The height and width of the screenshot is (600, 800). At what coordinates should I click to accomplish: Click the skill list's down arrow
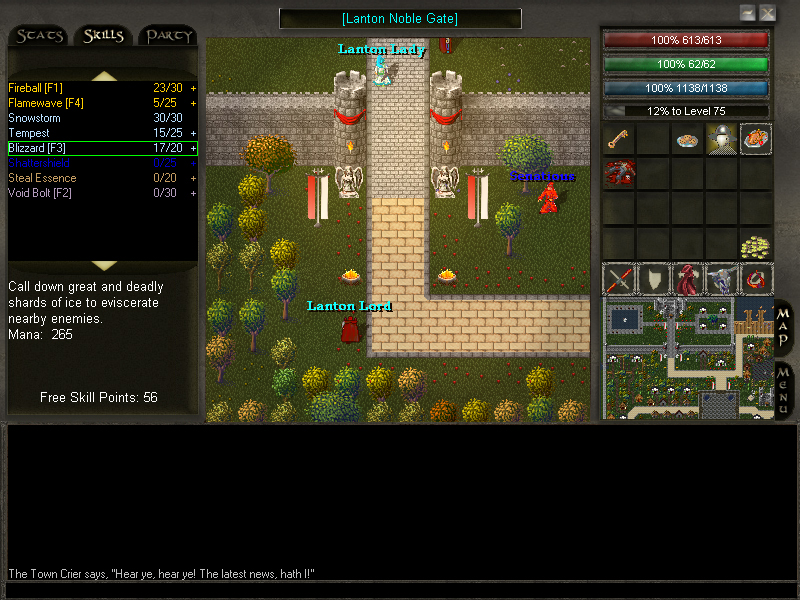tap(104, 266)
